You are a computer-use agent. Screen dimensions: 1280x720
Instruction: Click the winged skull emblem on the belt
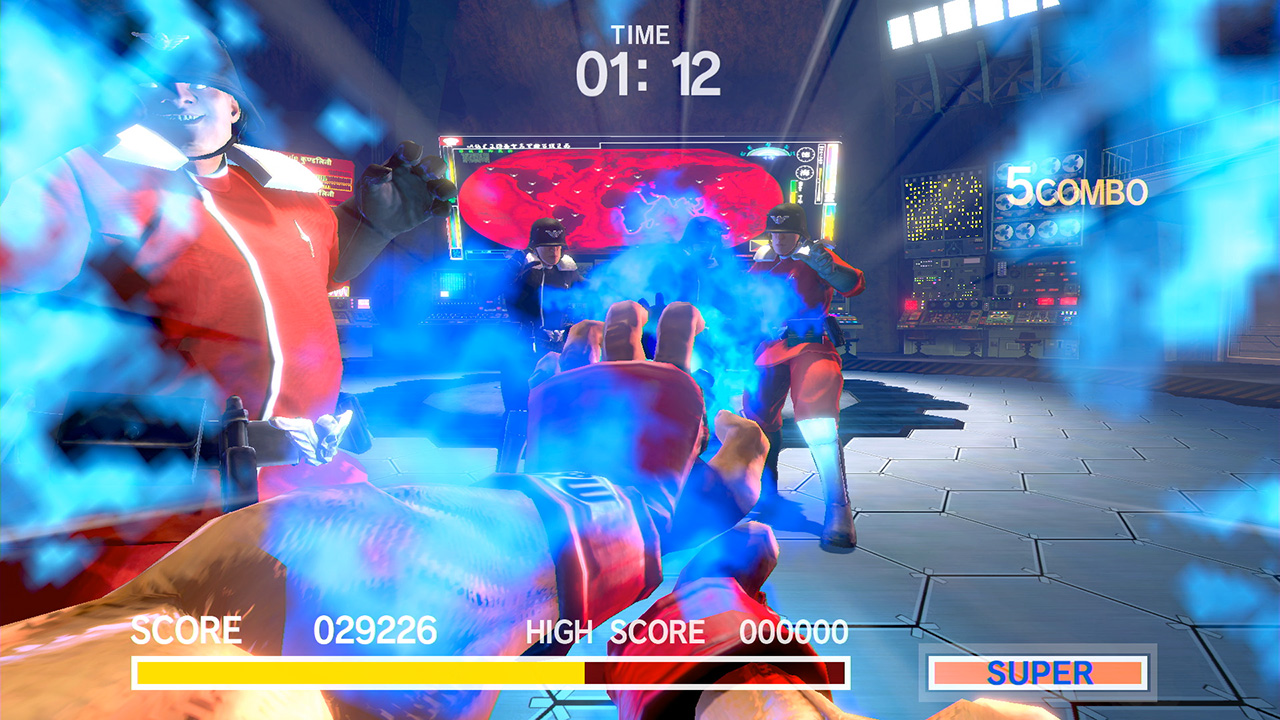pyautogui.click(x=329, y=441)
